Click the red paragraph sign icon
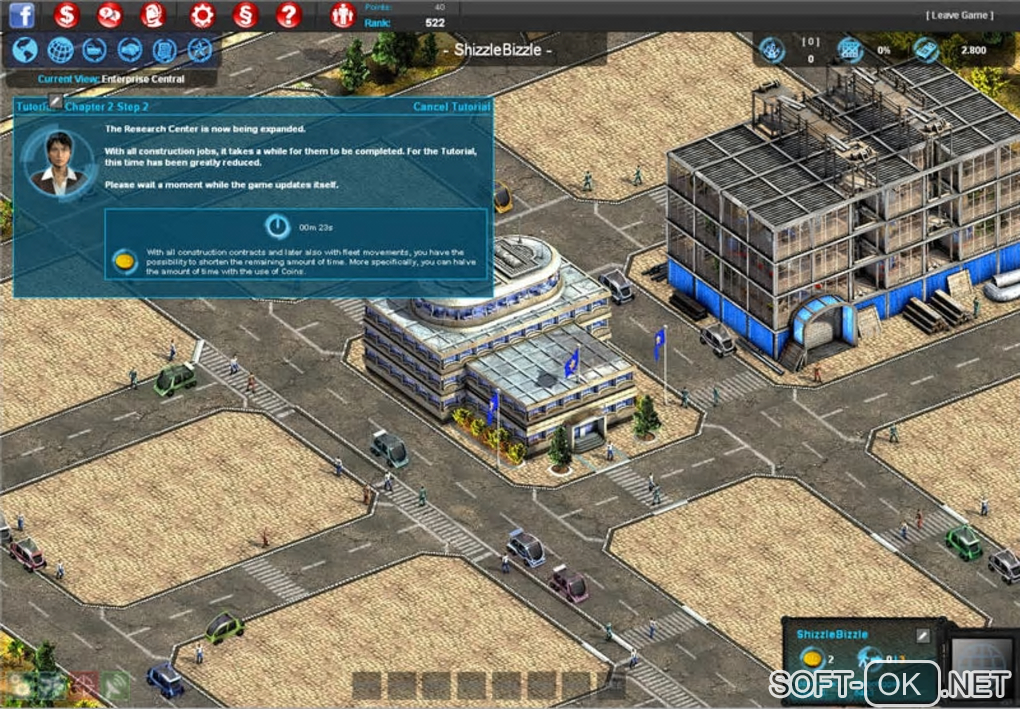 coord(245,15)
